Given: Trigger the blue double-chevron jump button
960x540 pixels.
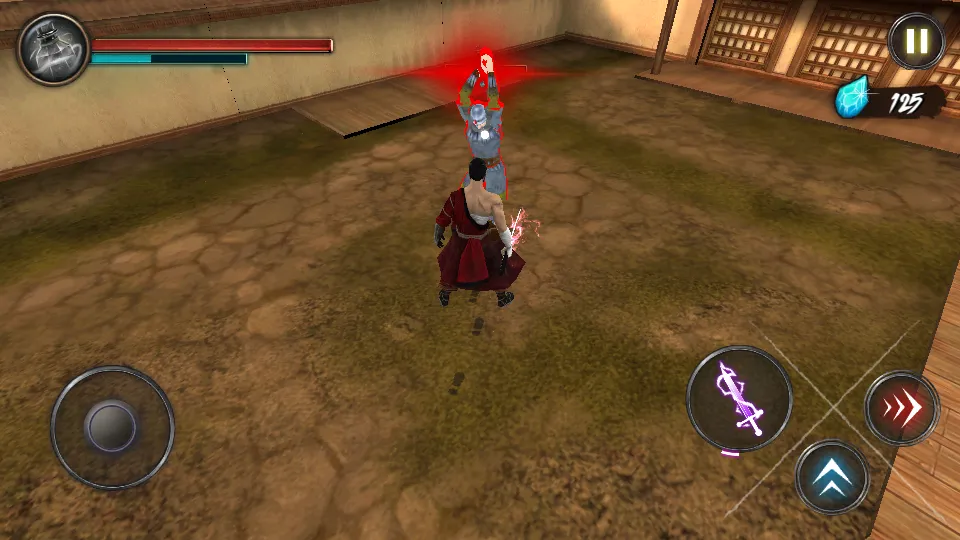Looking at the screenshot, I should click(832, 477).
